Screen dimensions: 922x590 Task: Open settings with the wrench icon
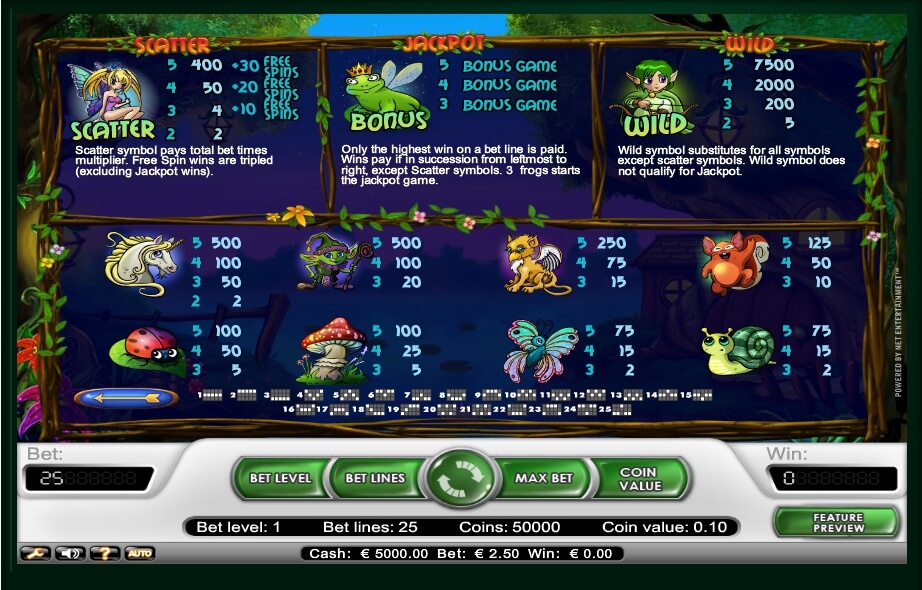(34, 553)
